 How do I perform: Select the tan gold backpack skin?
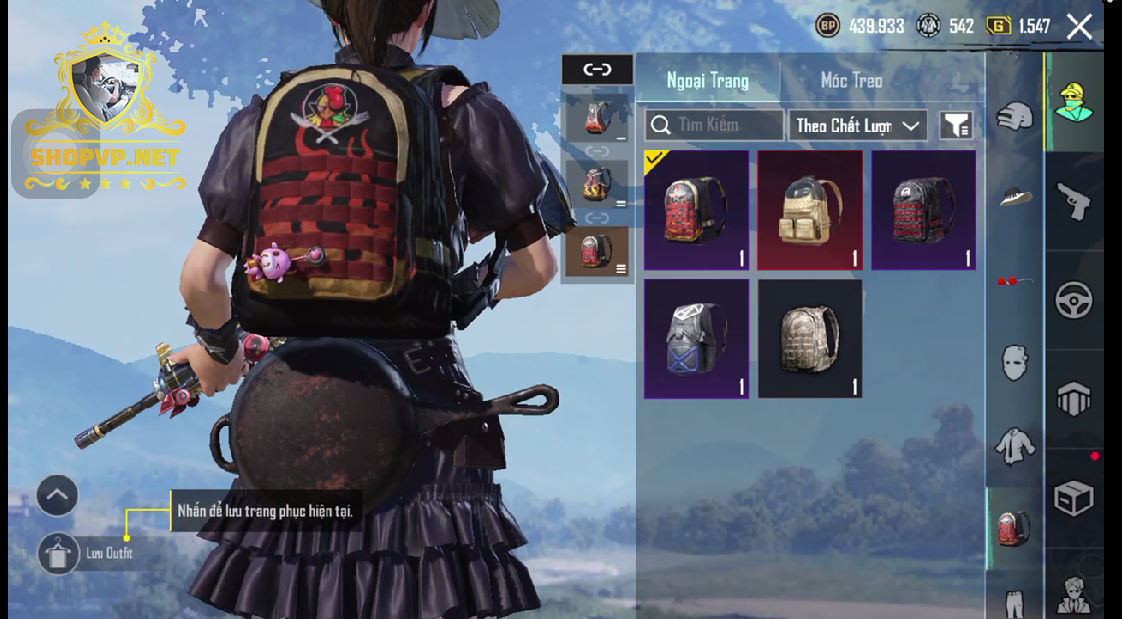(x=810, y=210)
